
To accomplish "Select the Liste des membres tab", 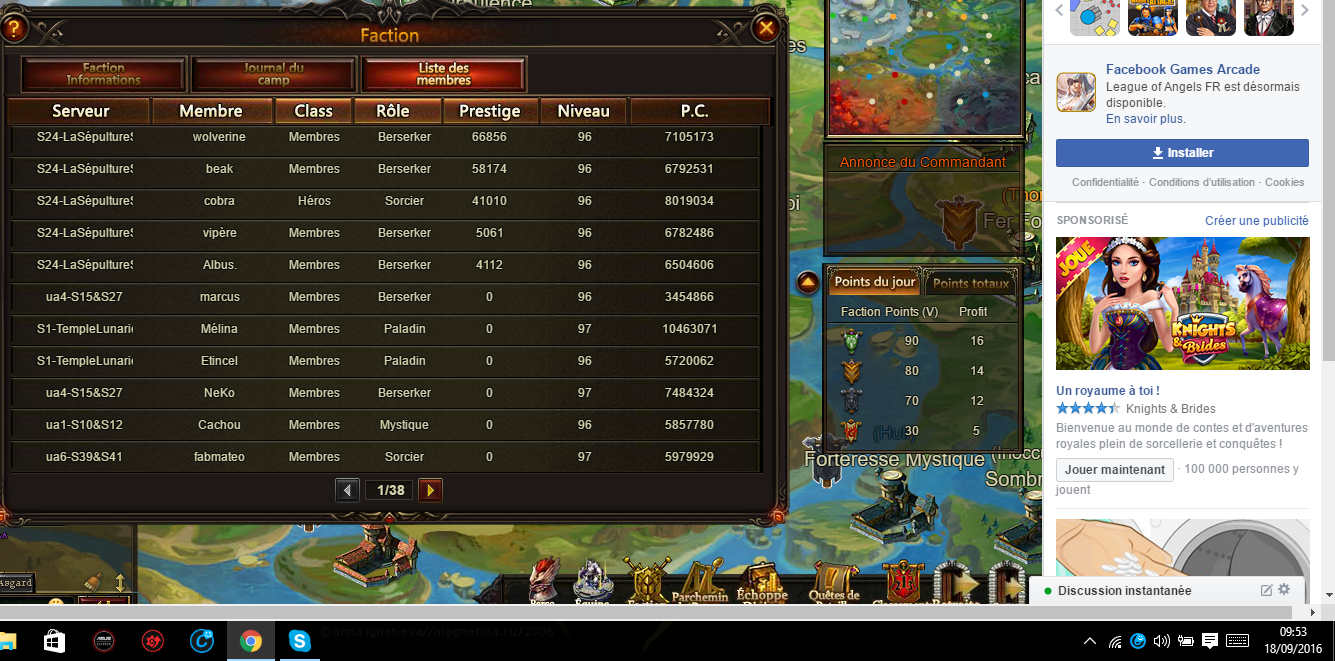I will [x=443, y=74].
